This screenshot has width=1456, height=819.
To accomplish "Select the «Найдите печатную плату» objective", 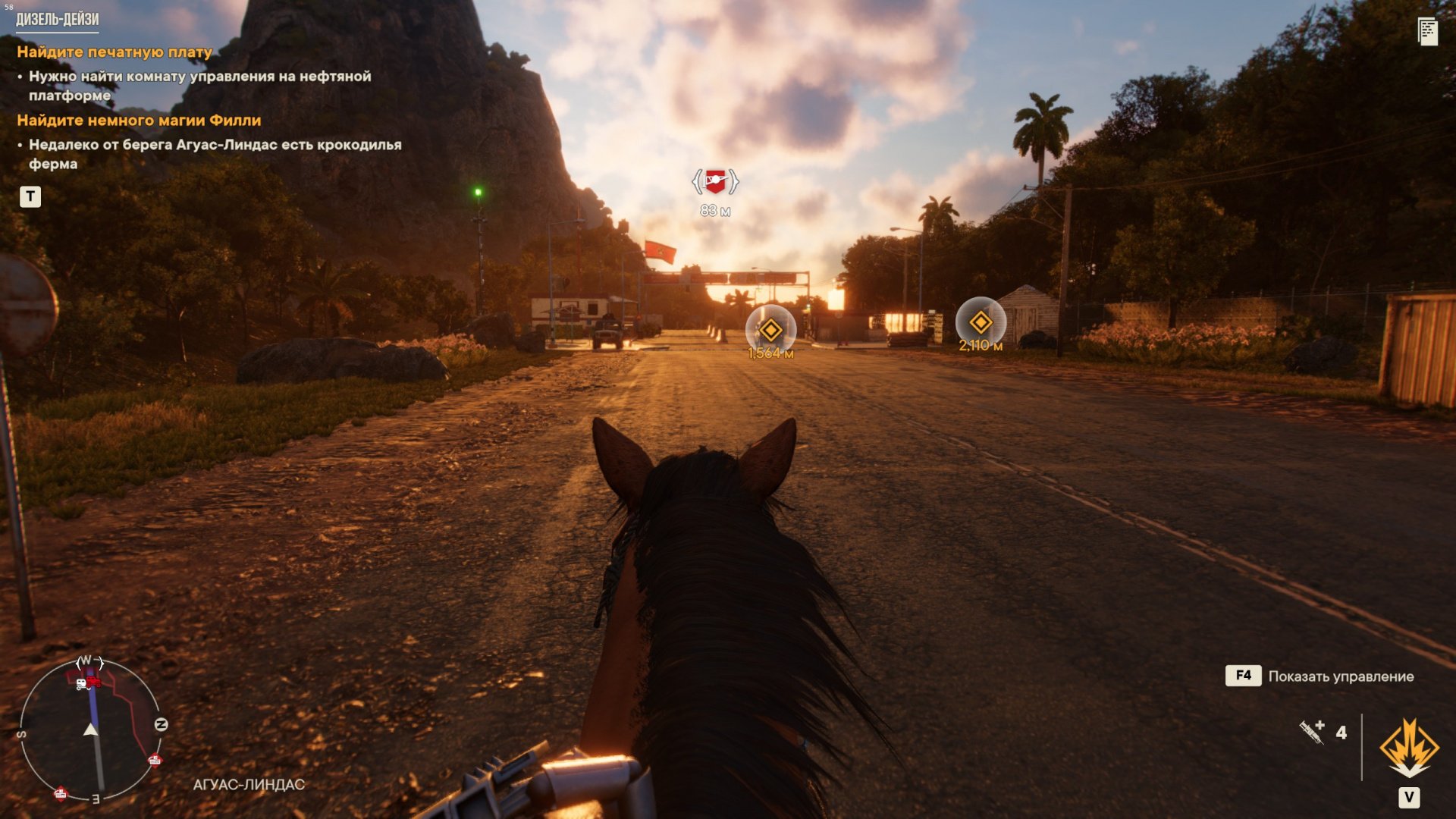I will tap(115, 52).
